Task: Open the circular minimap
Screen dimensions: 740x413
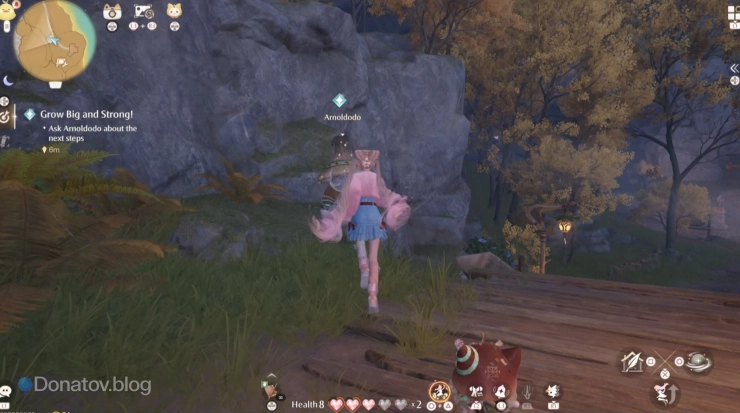Action: 54,41
